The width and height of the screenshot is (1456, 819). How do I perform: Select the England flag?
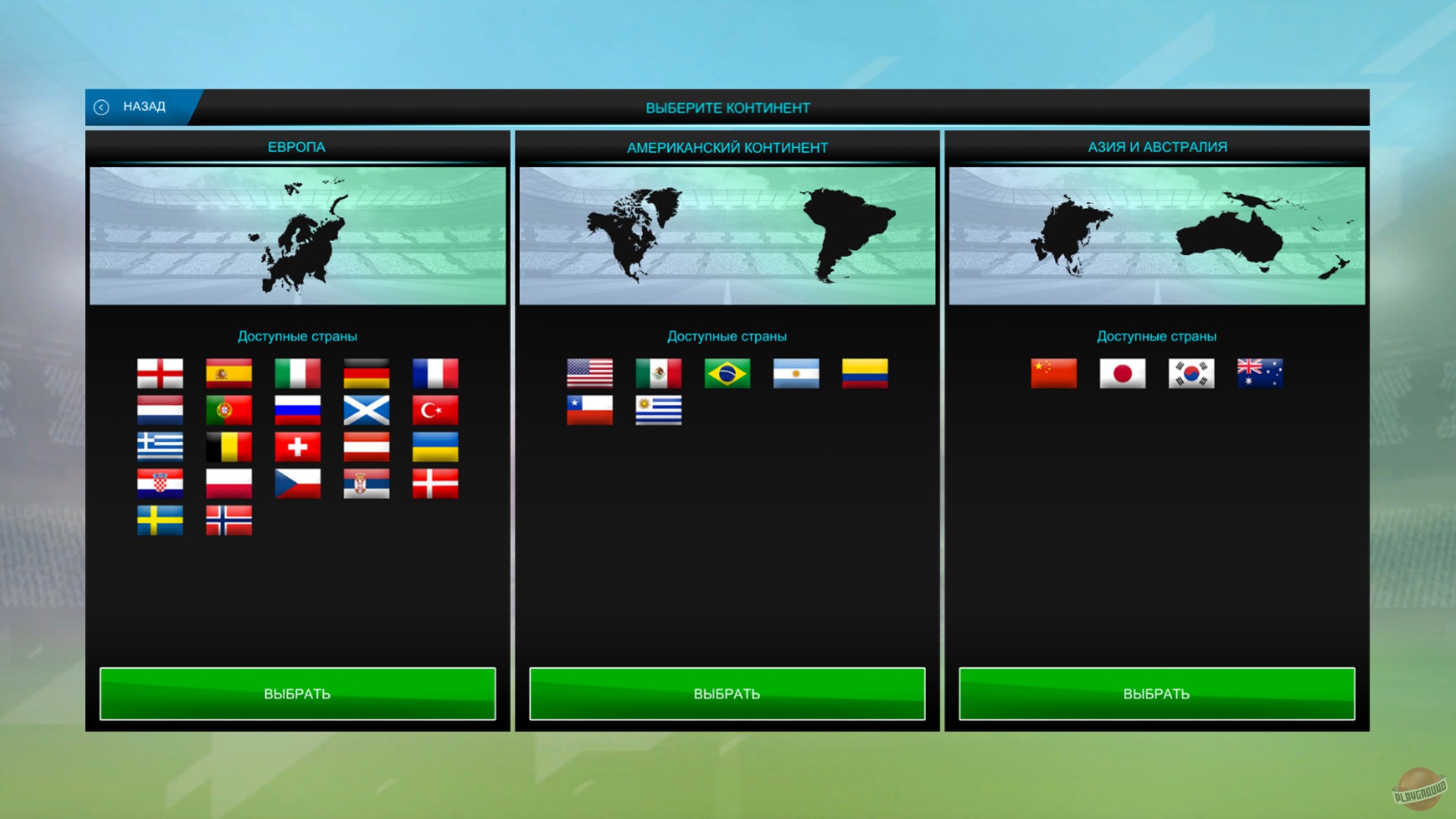[x=159, y=373]
